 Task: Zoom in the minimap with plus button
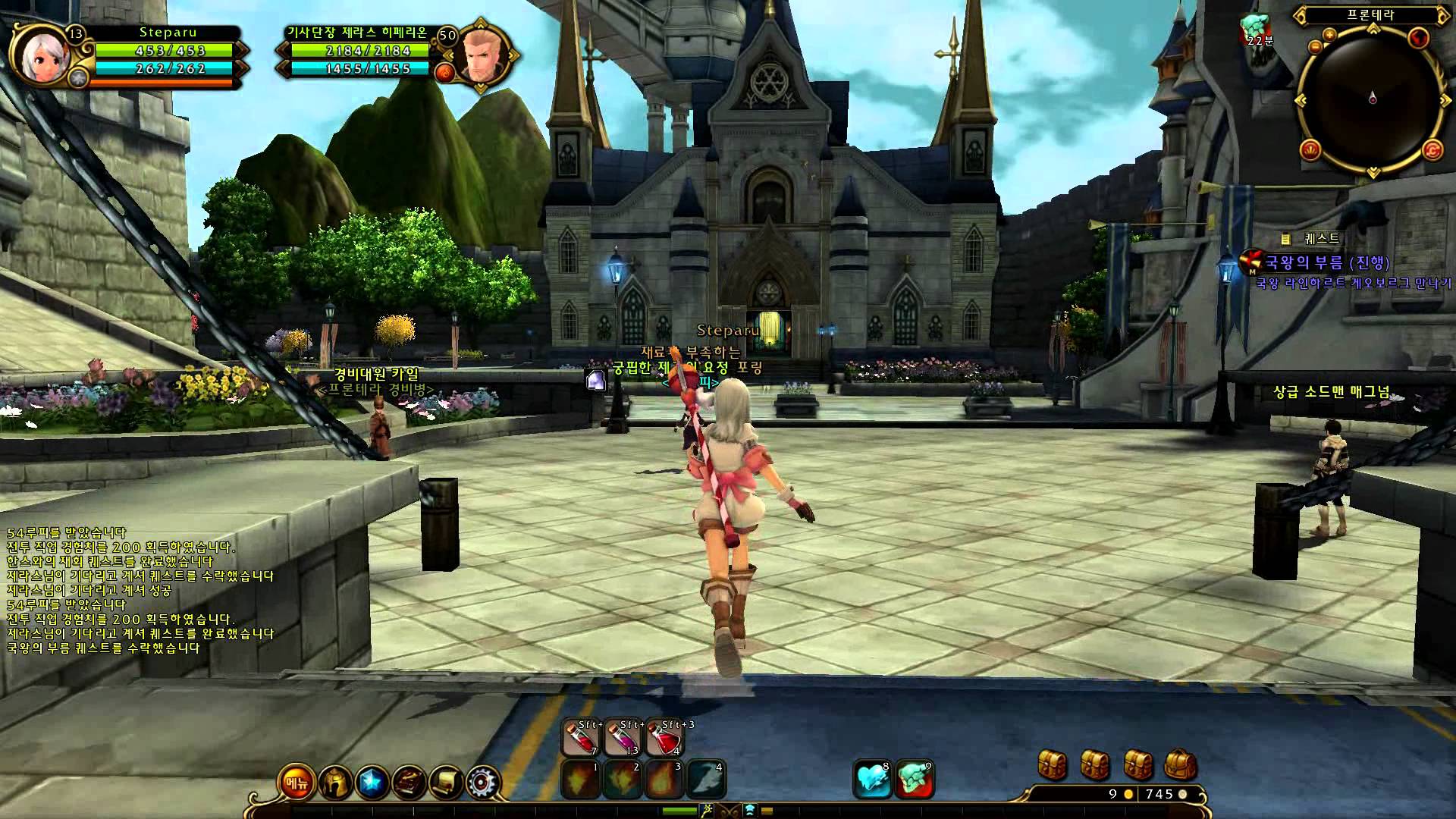pos(1329,35)
